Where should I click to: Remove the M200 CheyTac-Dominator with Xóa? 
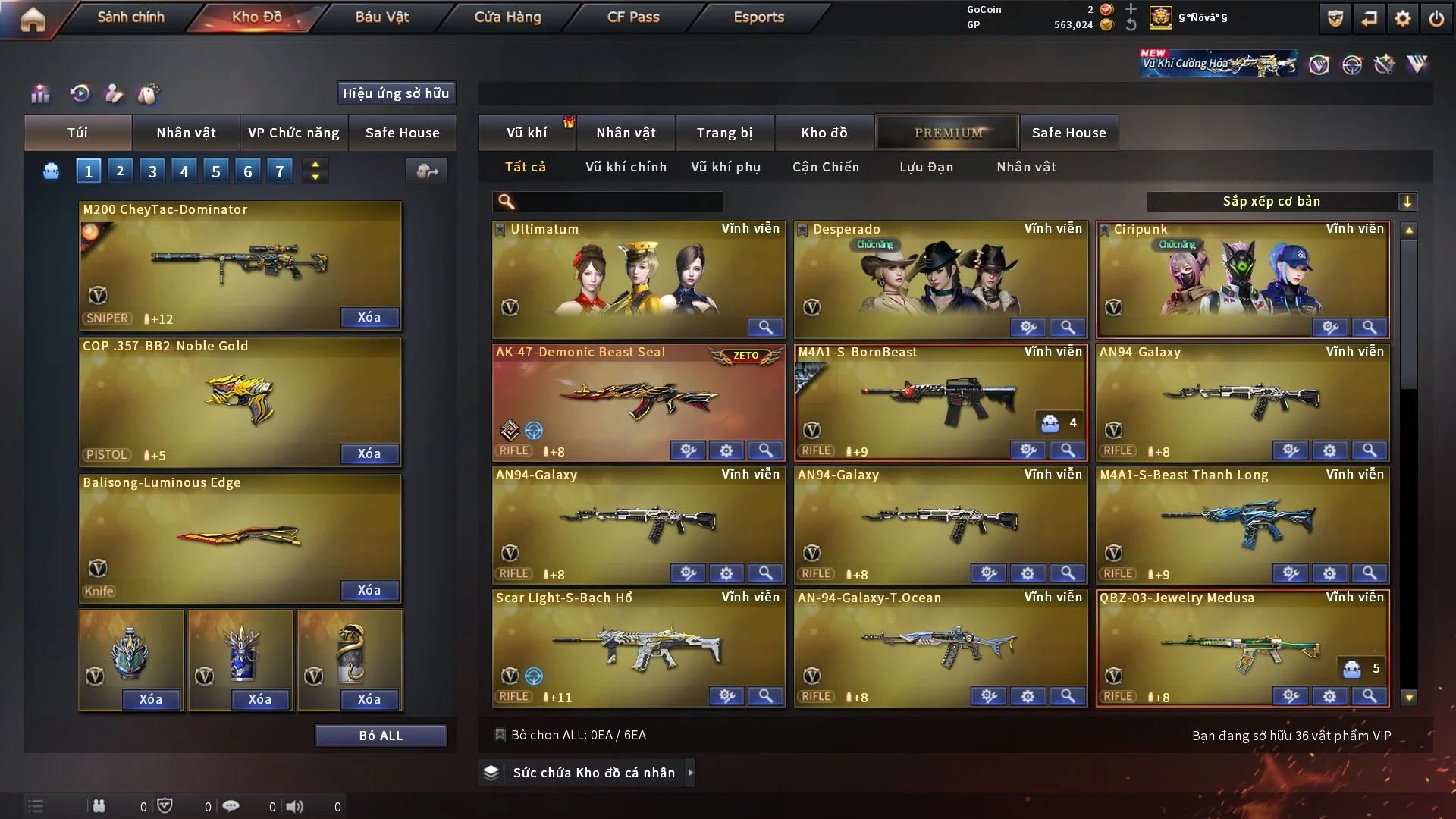click(369, 318)
